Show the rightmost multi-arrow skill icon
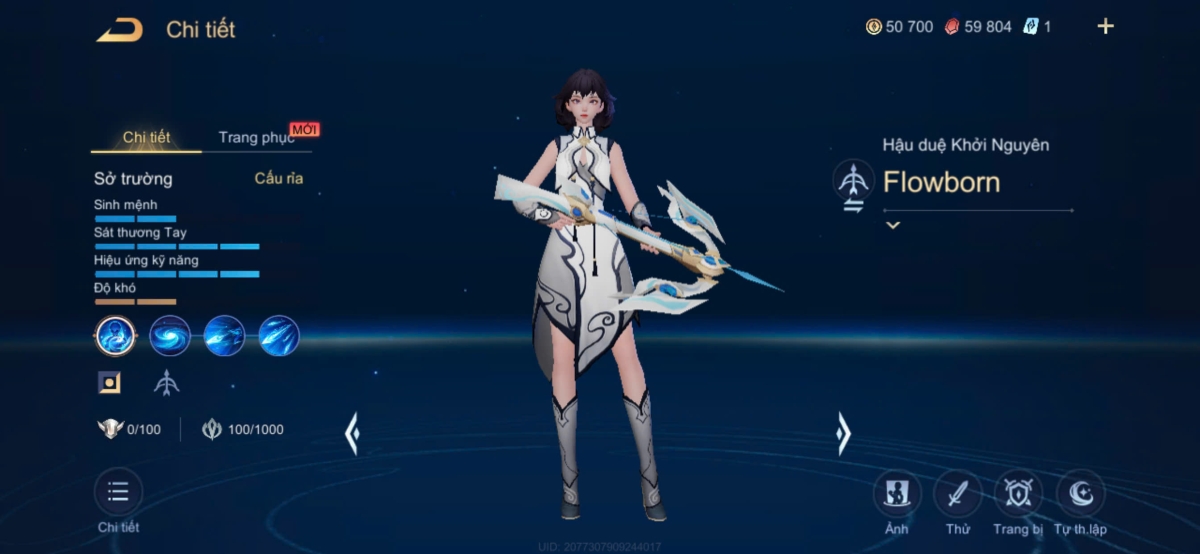This screenshot has width=1200, height=554. point(279,336)
